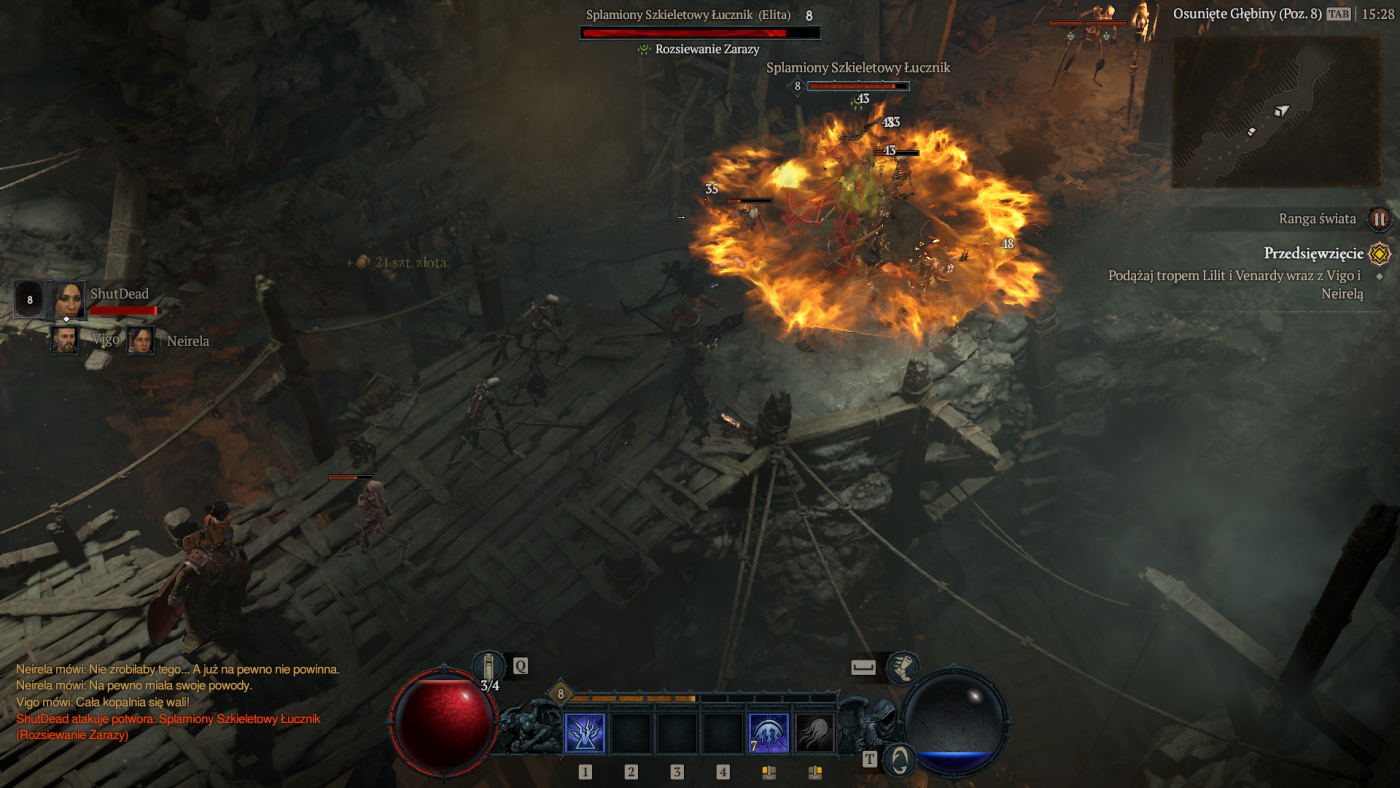The image size is (1400, 788).
Task: Open the minimap of Osunięte Głębiny
Action: [1270, 111]
